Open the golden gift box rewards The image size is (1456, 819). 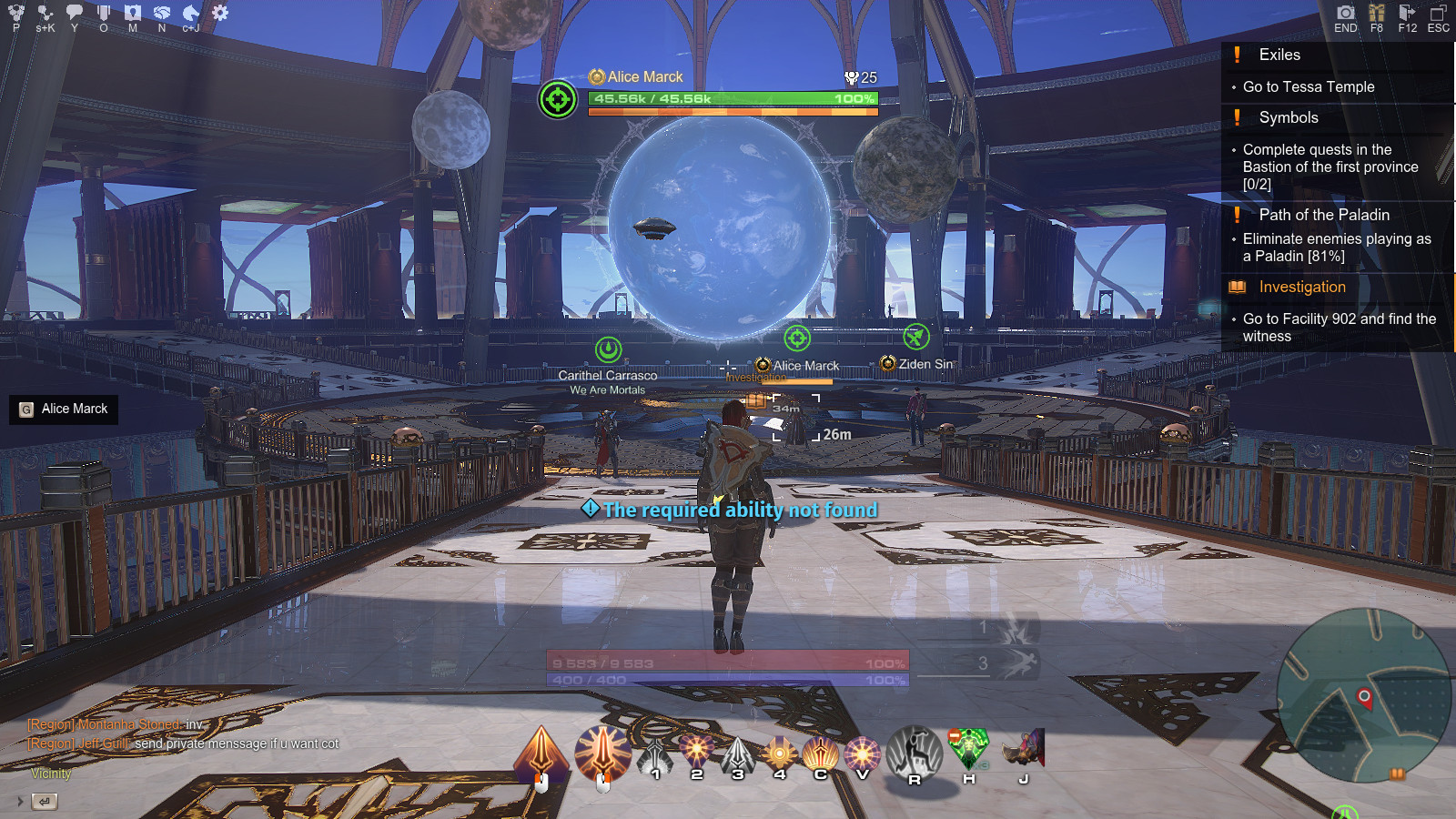pyautogui.click(x=1377, y=13)
